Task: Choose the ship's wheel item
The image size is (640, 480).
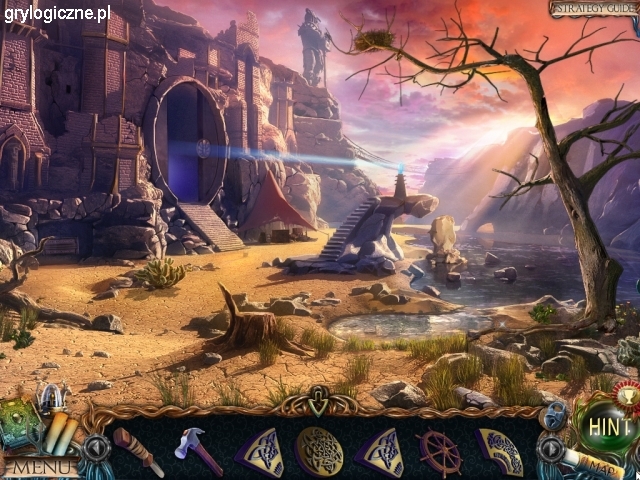Action: click(440, 452)
